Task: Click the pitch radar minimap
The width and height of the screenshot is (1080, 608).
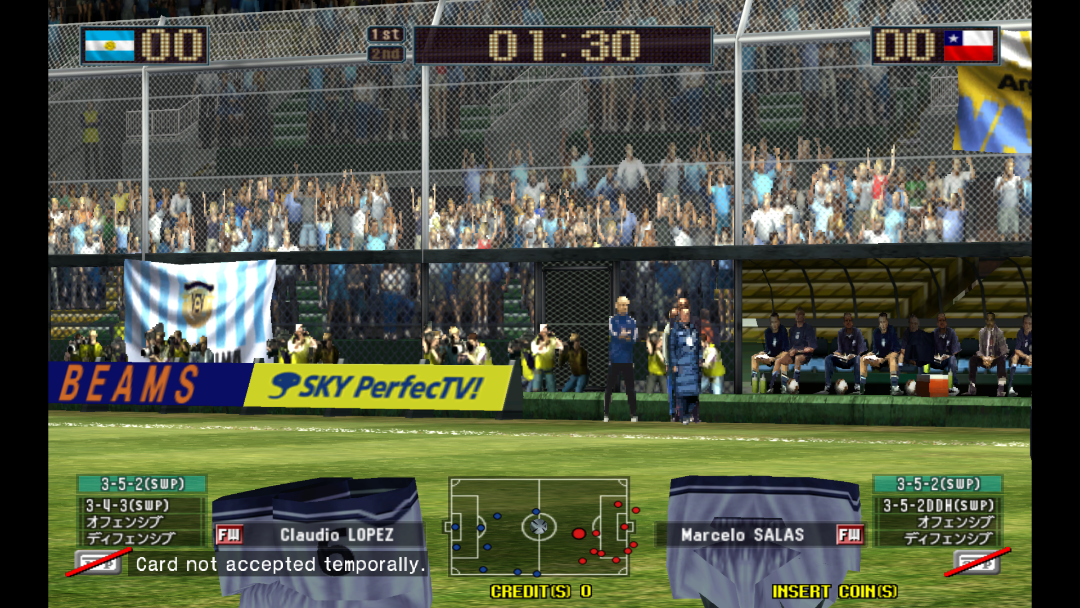Action: (x=539, y=526)
